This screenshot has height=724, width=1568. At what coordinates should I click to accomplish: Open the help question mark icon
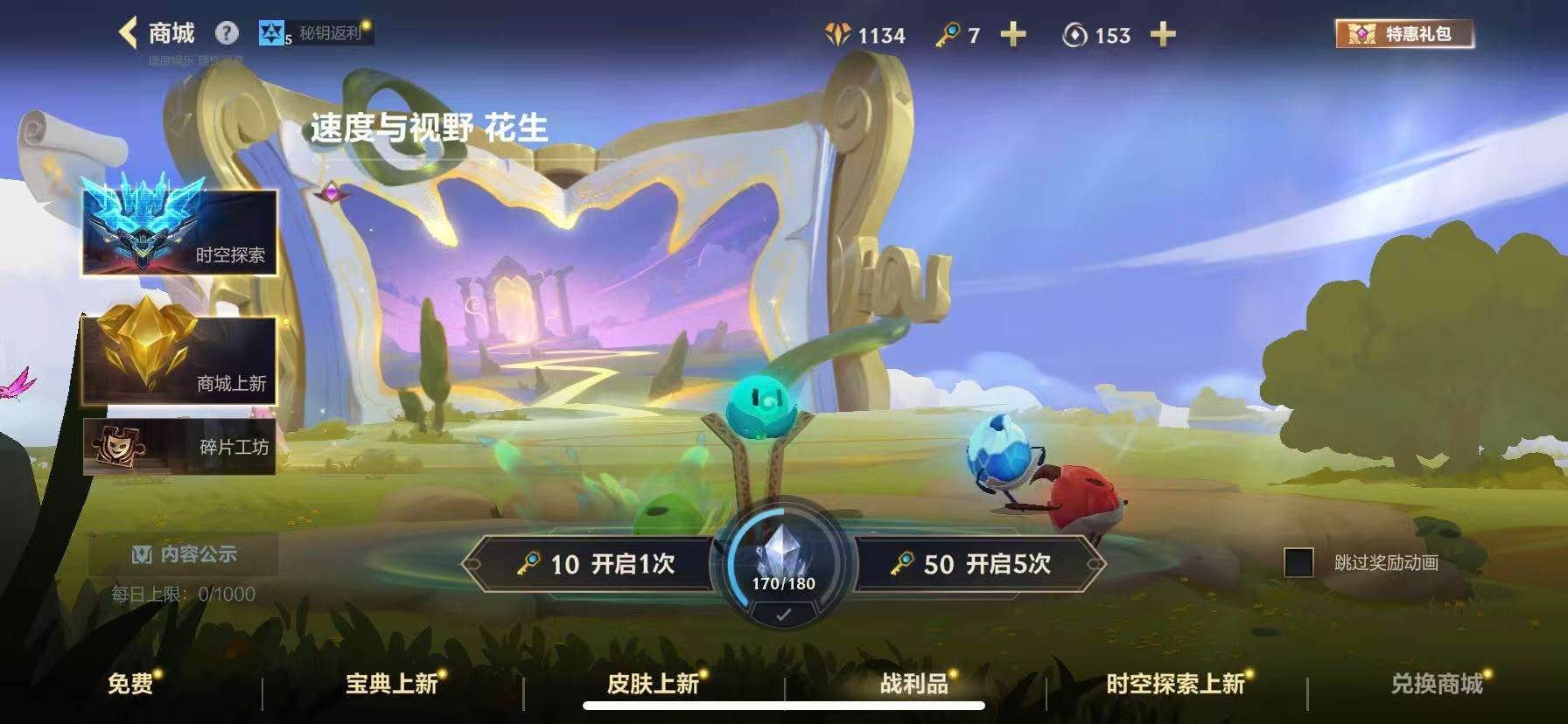(x=226, y=32)
